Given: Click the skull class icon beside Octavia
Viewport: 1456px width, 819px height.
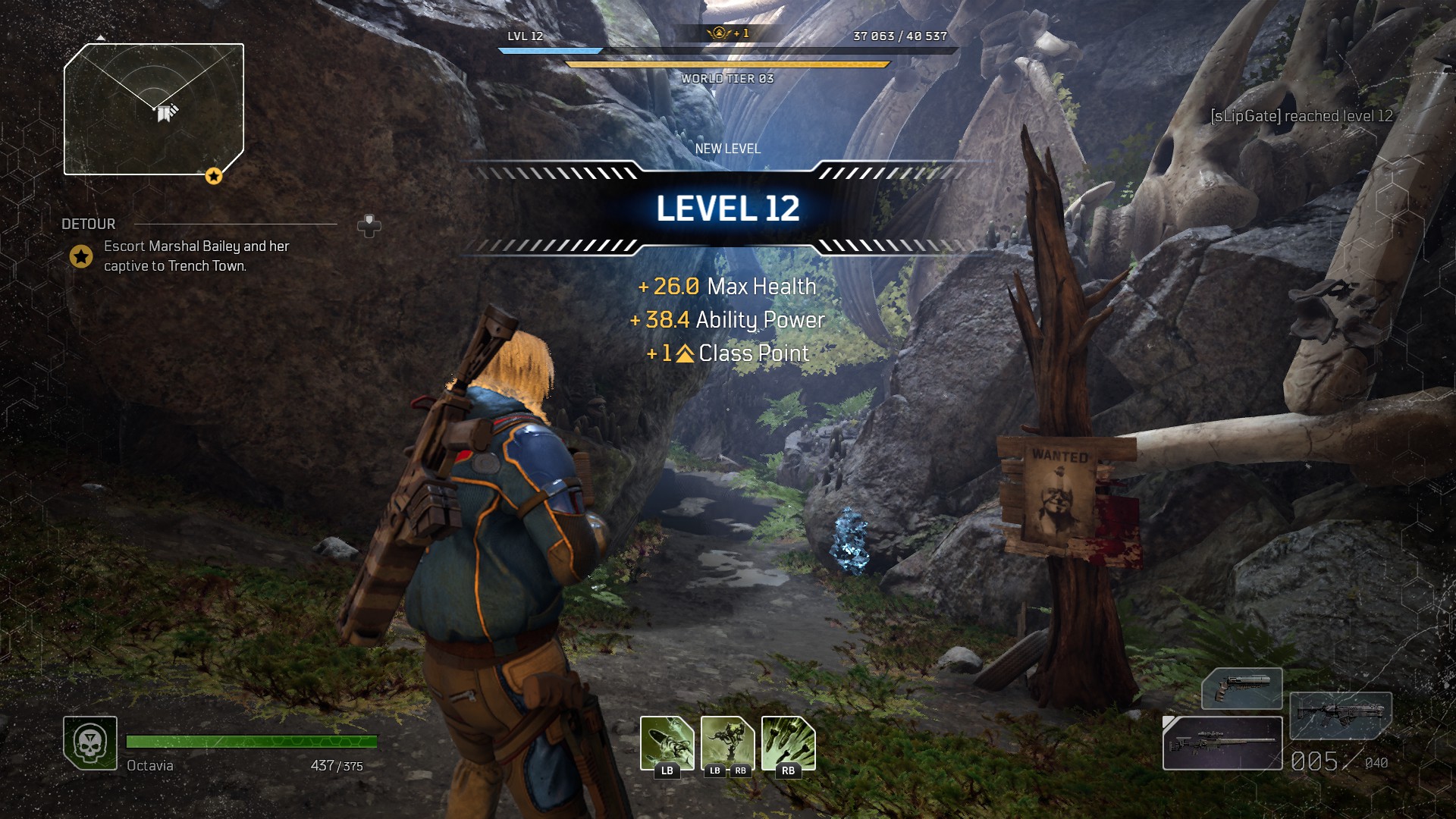Looking at the screenshot, I should tap(90, 742).
